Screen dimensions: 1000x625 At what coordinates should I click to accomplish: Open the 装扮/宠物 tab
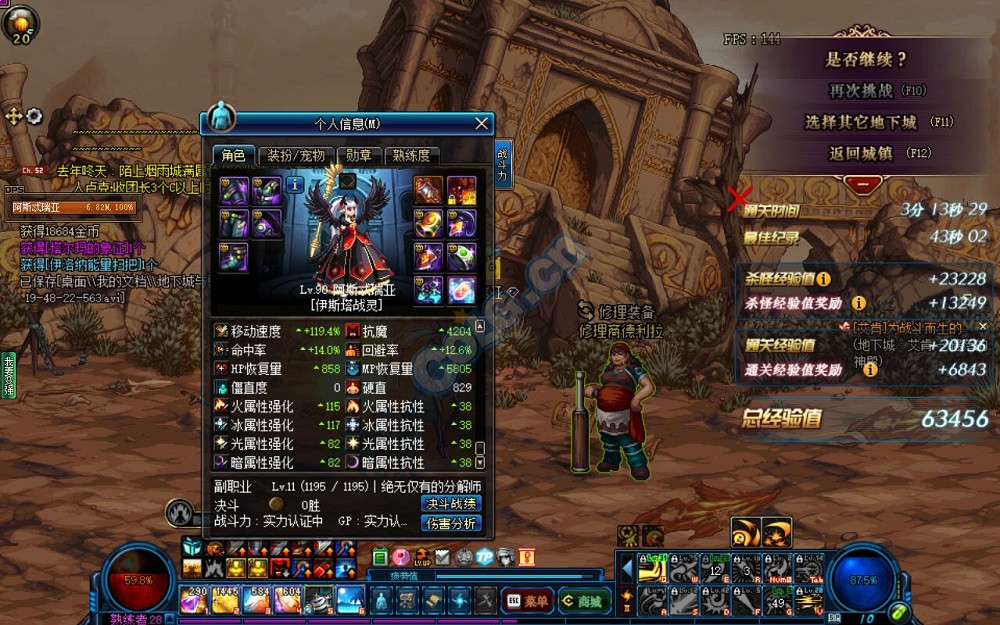295,155
